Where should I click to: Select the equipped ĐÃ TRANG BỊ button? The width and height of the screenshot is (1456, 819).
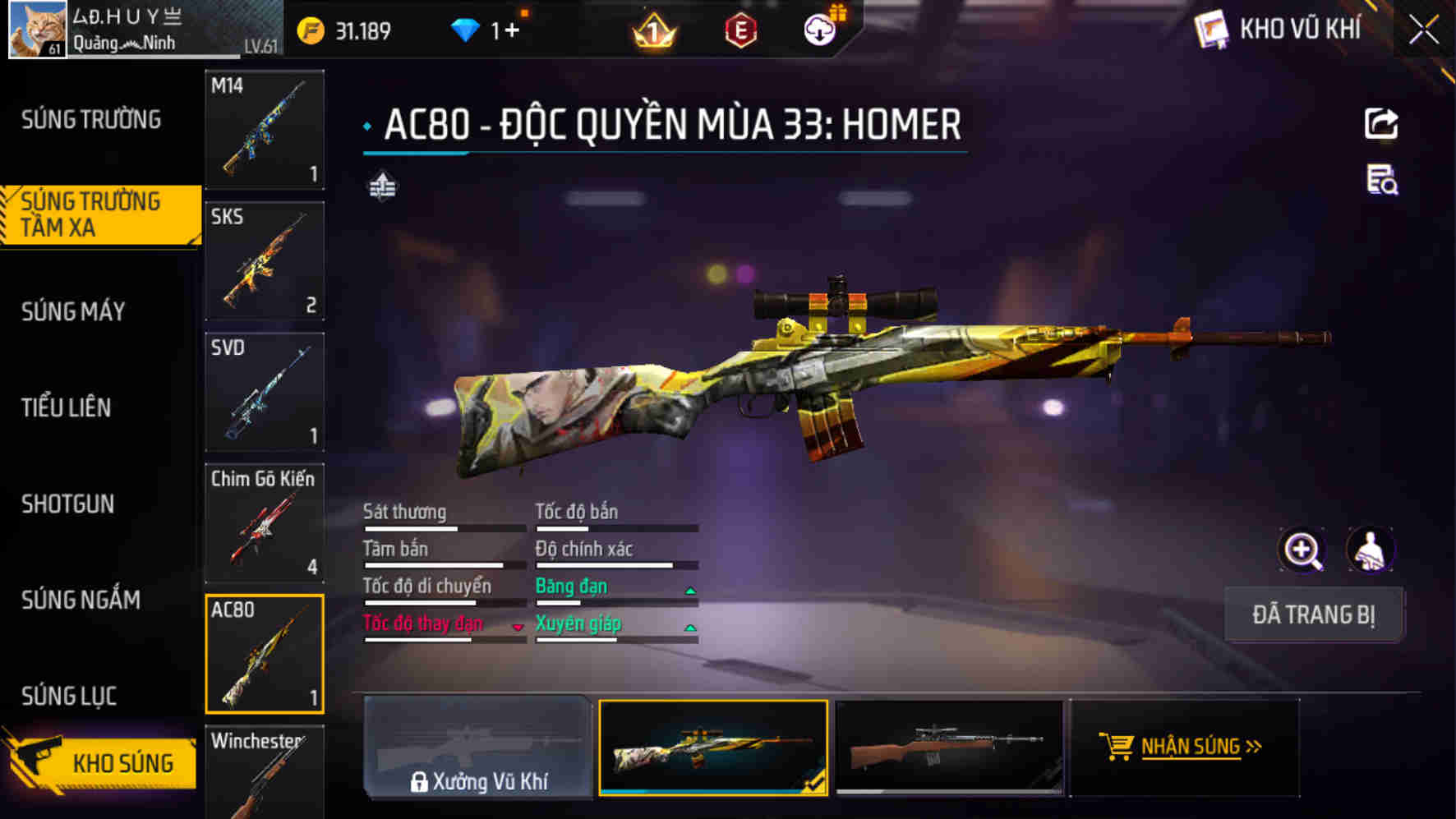[1312, 614]
